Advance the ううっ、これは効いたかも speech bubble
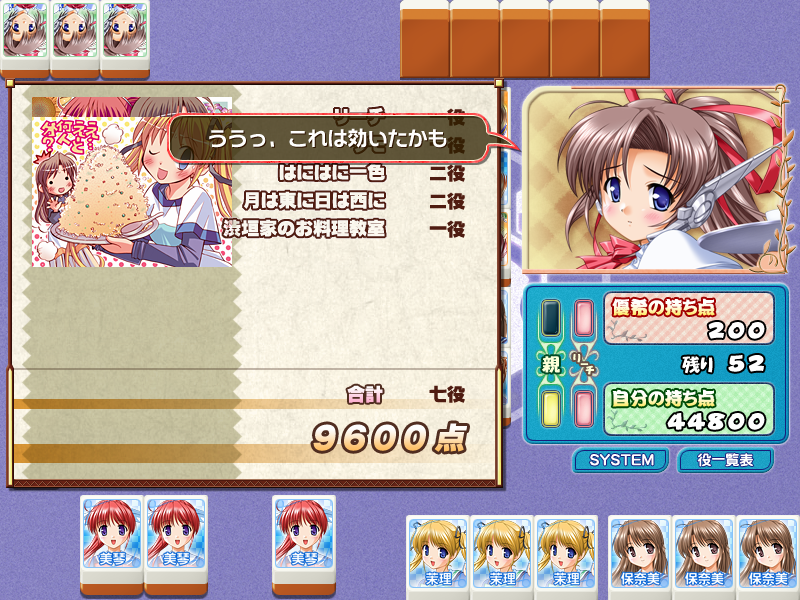This screenshot has width=800, height=600. (330, 139)
